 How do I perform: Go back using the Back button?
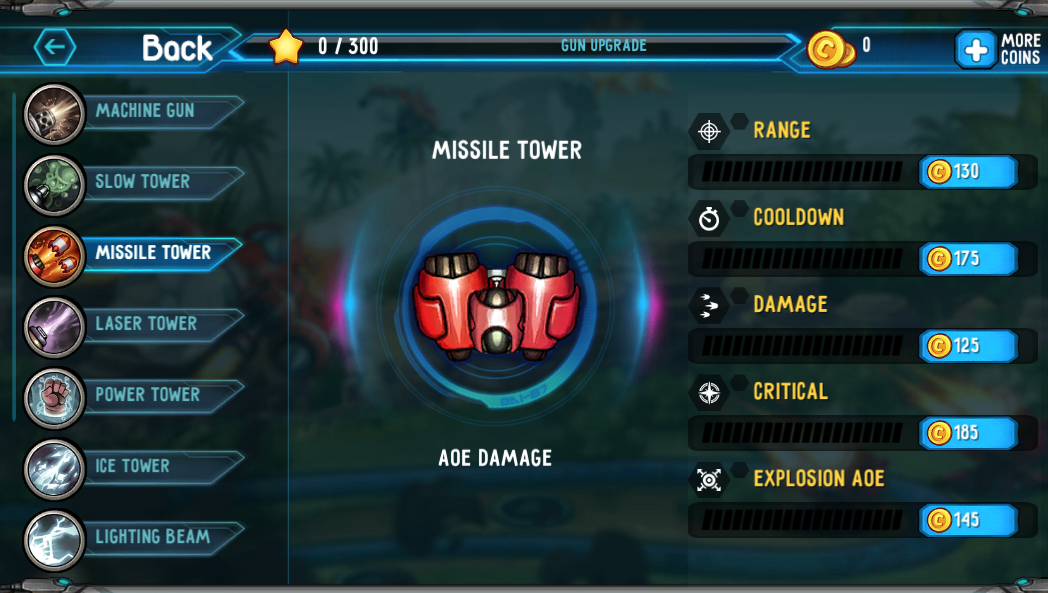[125, 47]
